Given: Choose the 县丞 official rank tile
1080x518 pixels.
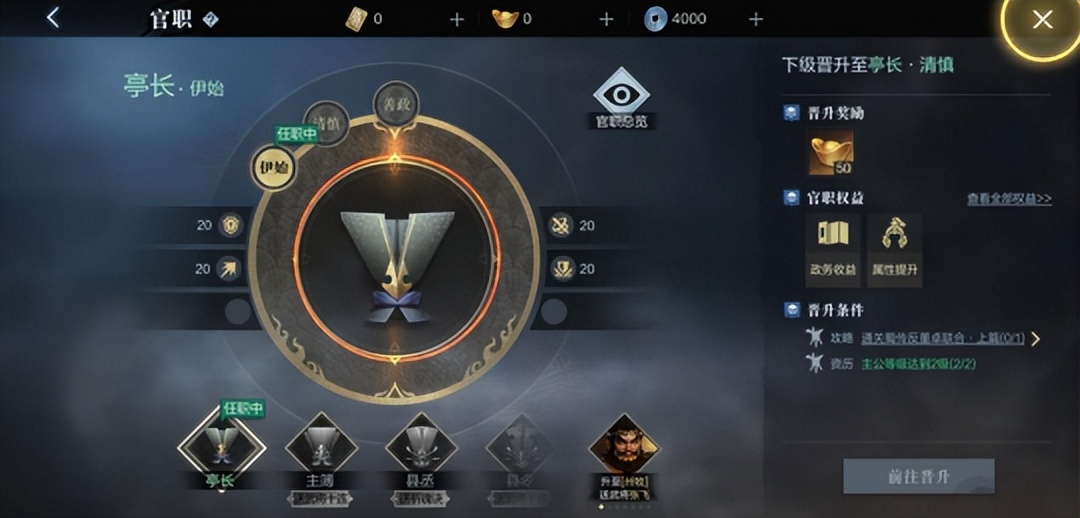Looking at the screenshot, I should pos(421,446).
